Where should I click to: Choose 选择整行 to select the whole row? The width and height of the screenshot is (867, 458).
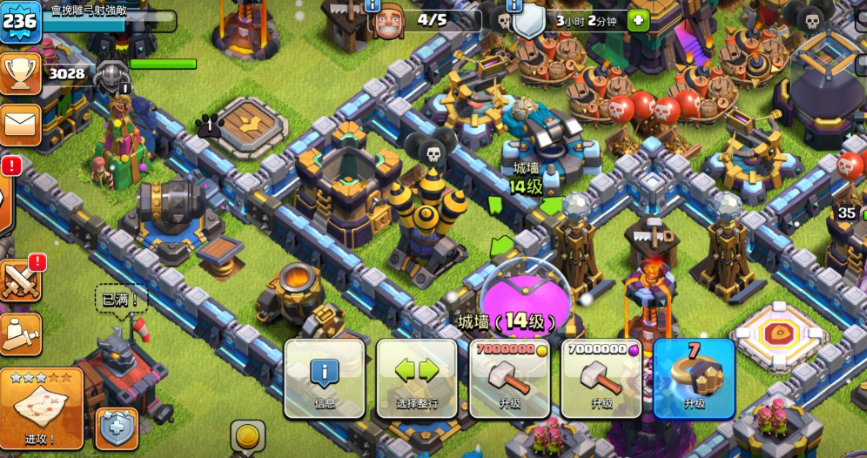click(x=416, y=377)
